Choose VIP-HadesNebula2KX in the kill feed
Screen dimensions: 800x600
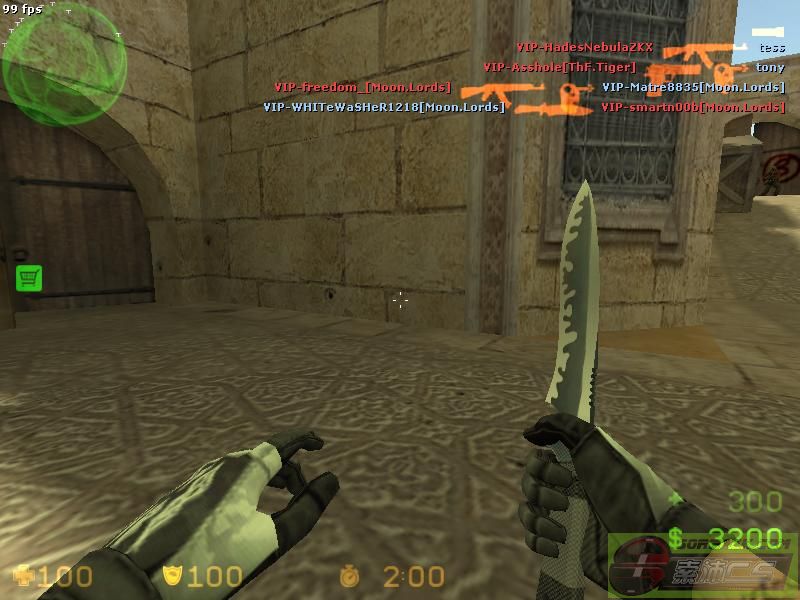[584, 47]
